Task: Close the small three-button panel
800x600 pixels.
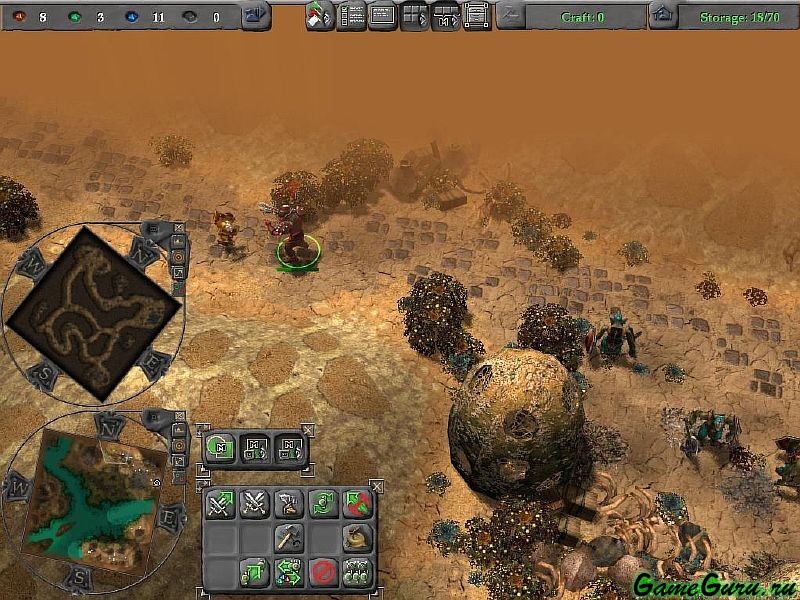Action: (x=308, y=430)
